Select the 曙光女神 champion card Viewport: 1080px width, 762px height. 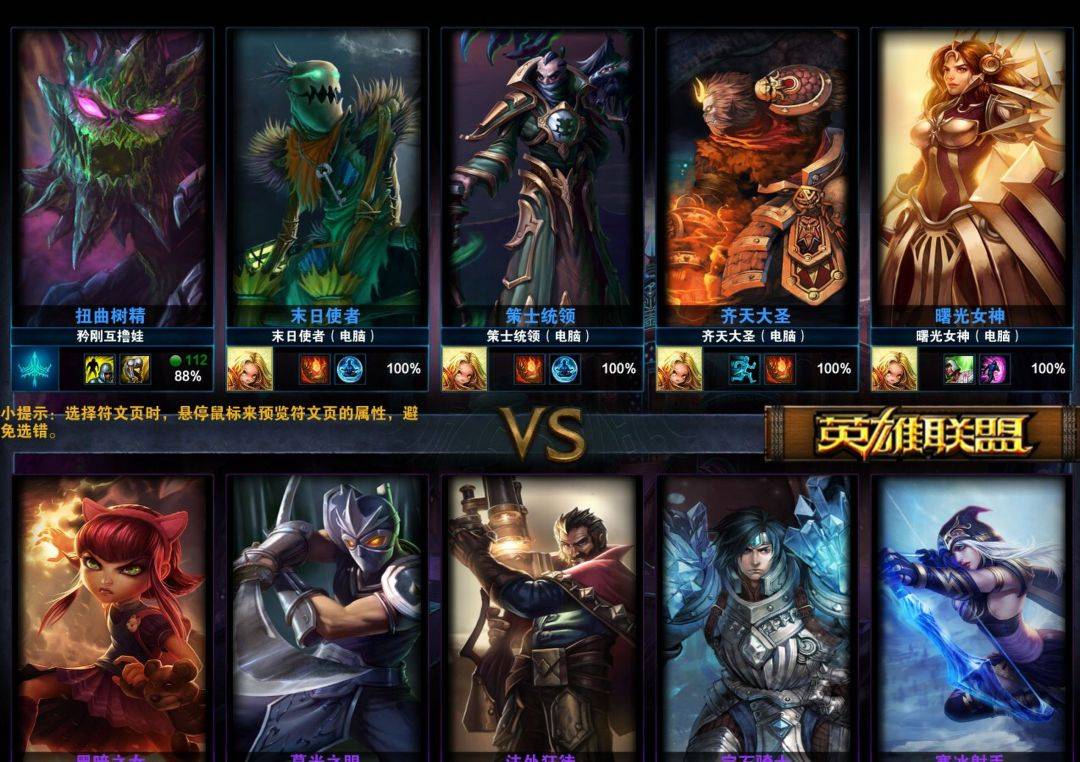971,170
